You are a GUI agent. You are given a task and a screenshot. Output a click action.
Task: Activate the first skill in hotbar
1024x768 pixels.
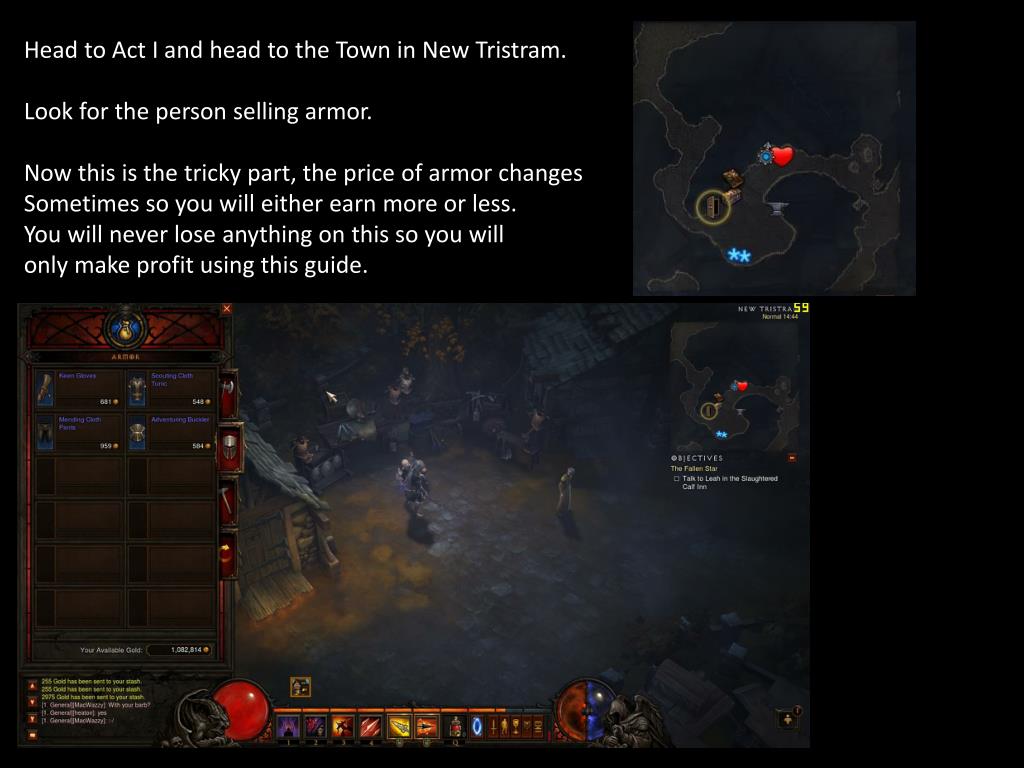coord(289,725)
